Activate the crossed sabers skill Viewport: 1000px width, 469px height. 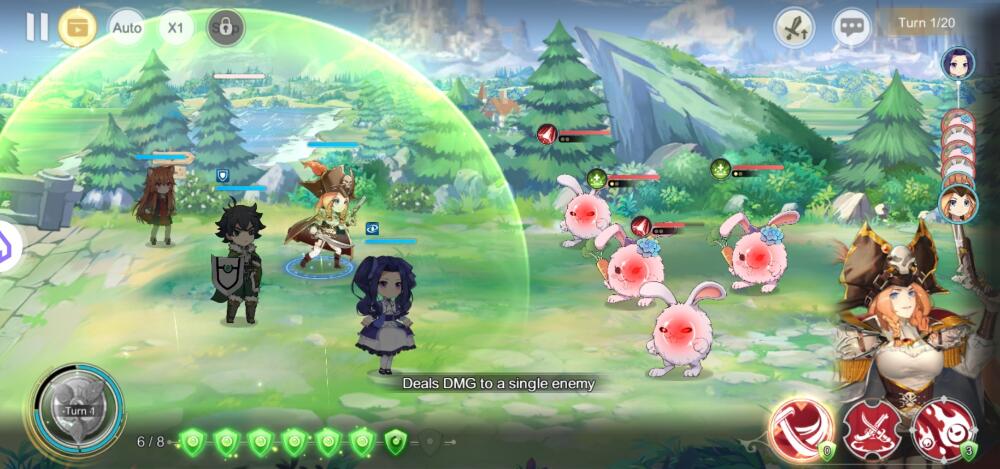[x=871, y=430]
